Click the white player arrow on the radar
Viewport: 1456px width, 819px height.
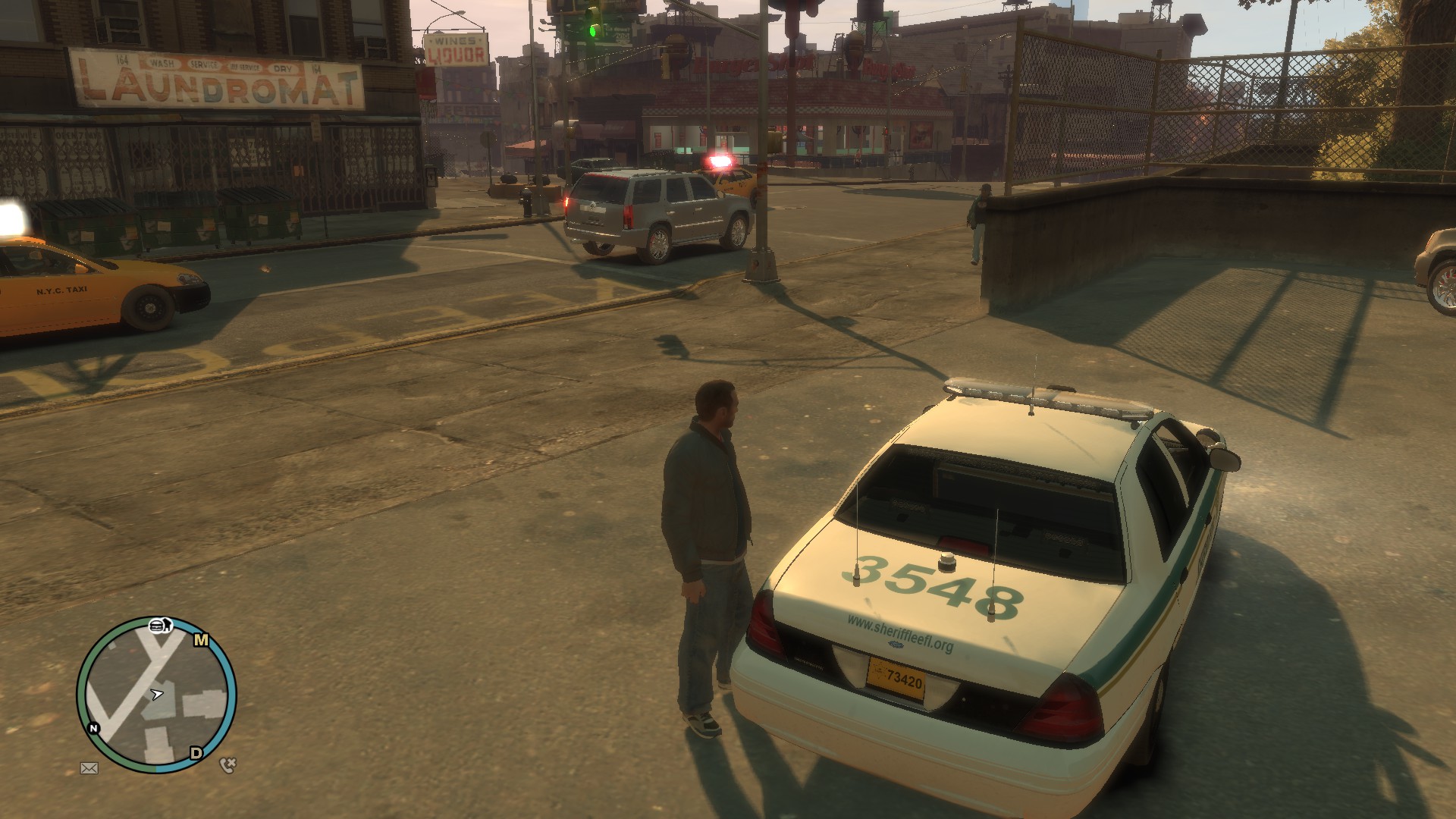(x=157, y=693)
